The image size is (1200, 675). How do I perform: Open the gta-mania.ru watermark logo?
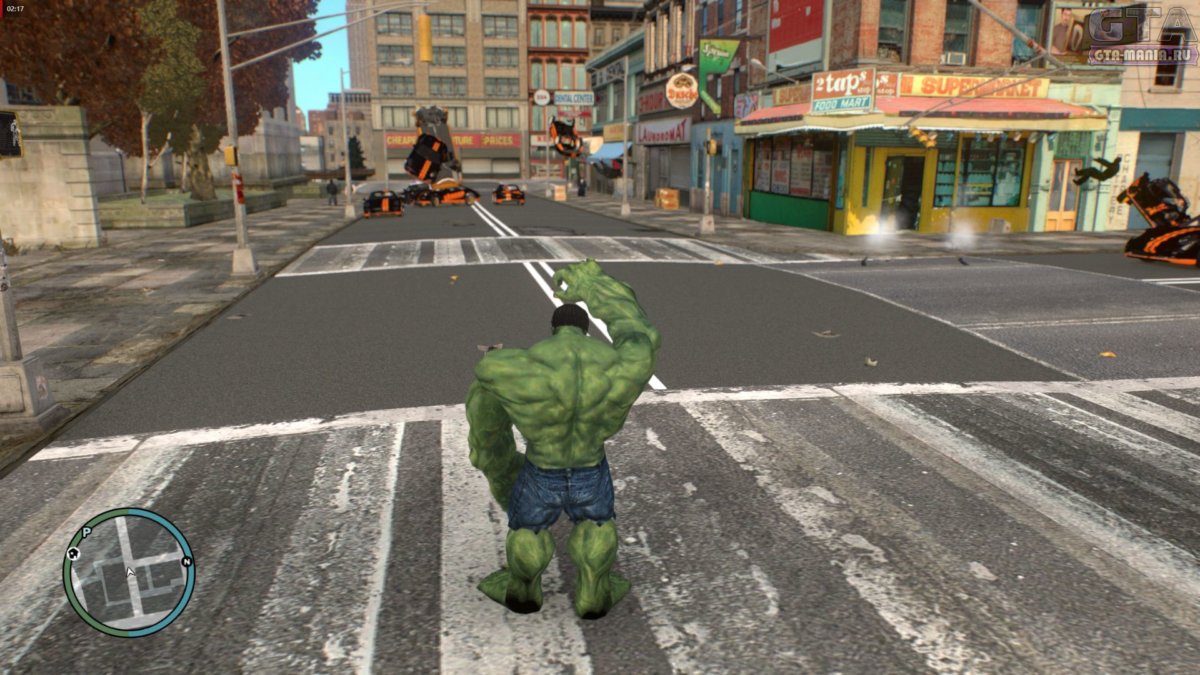click(1142, 34)
